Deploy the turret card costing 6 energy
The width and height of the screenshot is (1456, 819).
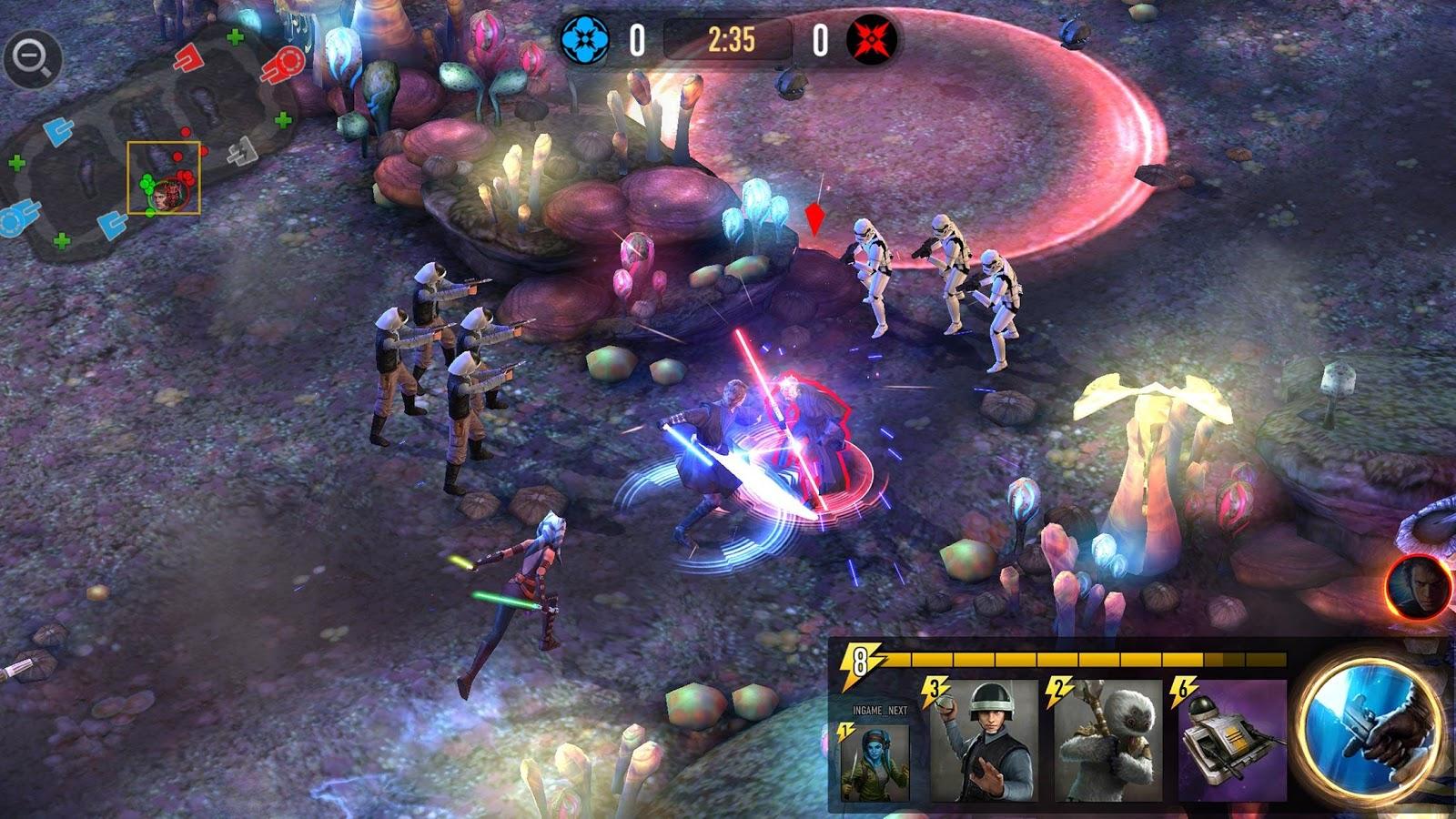tap(1232, 741)
